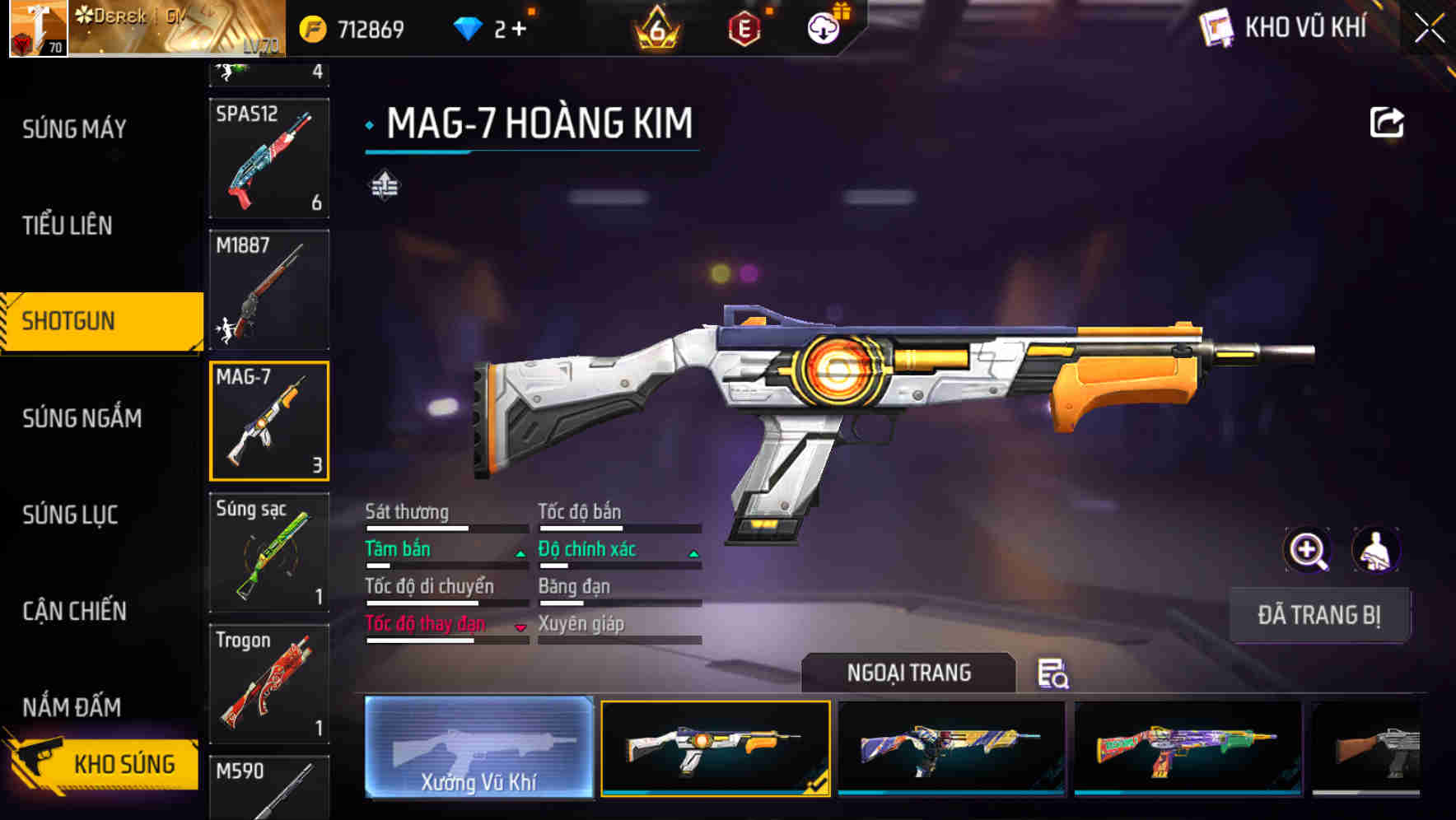Image resolution: width=1456 pixels, height=820 pixels.
Task: Close the weapon armory screen
Action: click(x=1429, y=29)
